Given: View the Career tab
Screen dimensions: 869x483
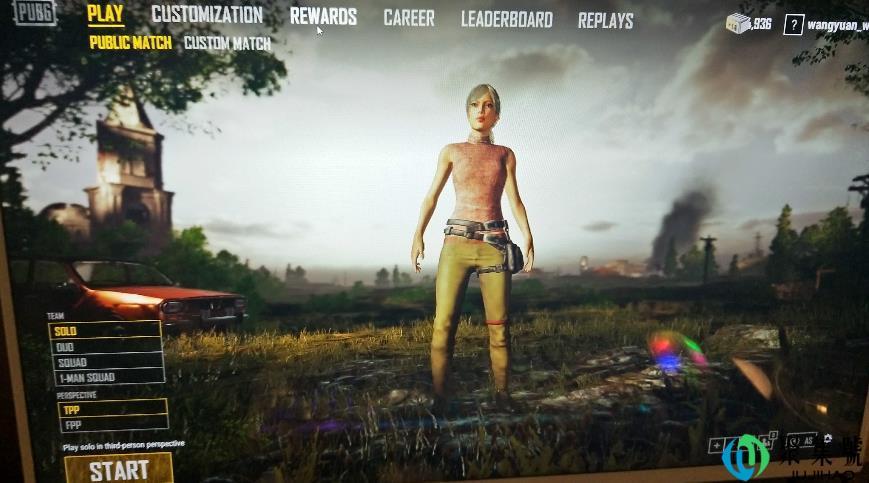Looking at the screenshot, I should tap(408, 19).
